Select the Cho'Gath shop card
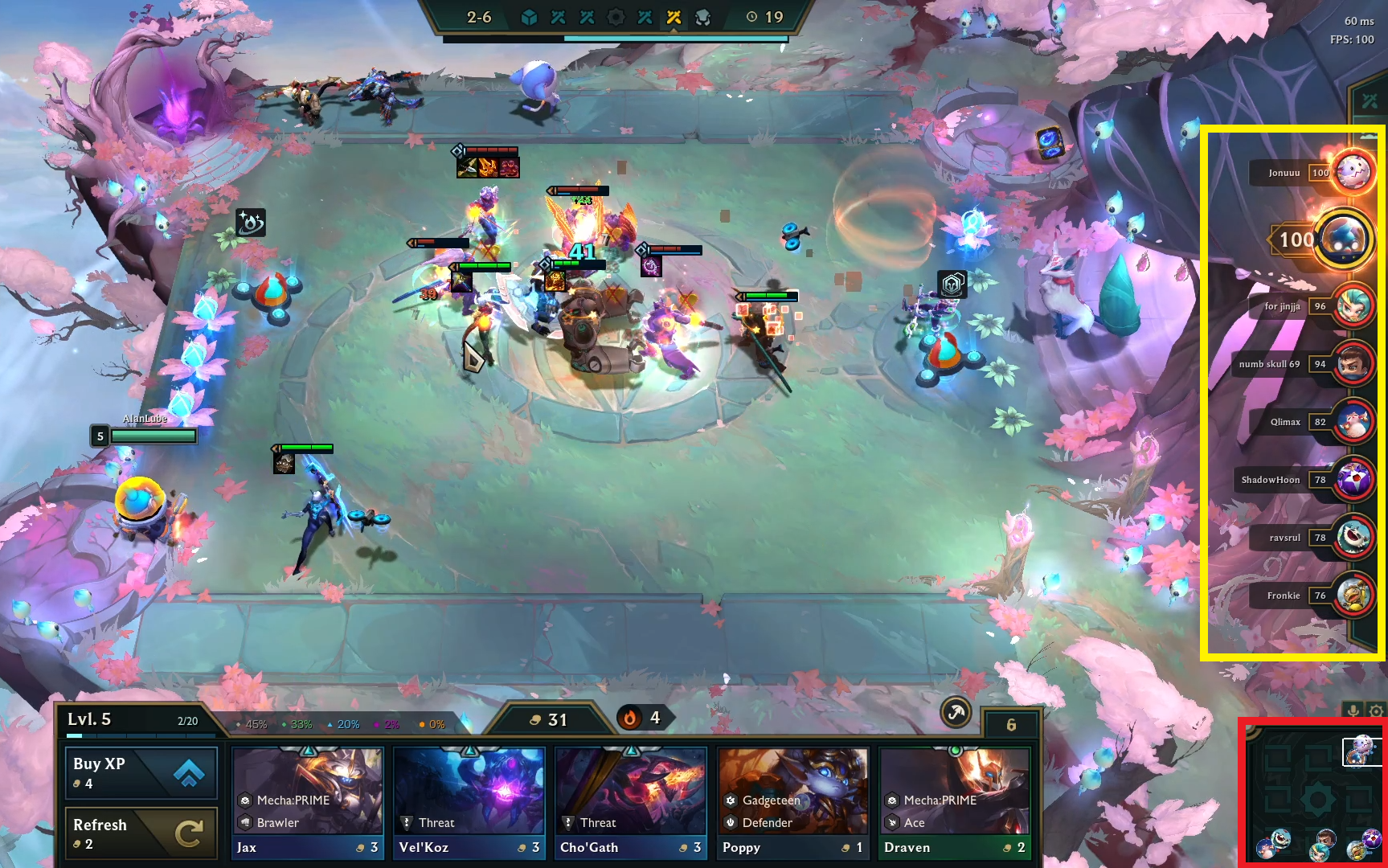1388x868 pixels. [630, 802]
